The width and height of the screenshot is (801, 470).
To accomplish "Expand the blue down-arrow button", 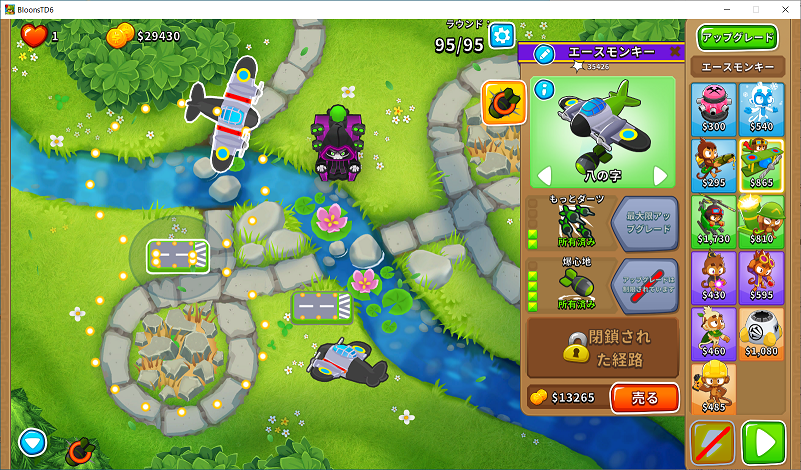I will [33, 441].
